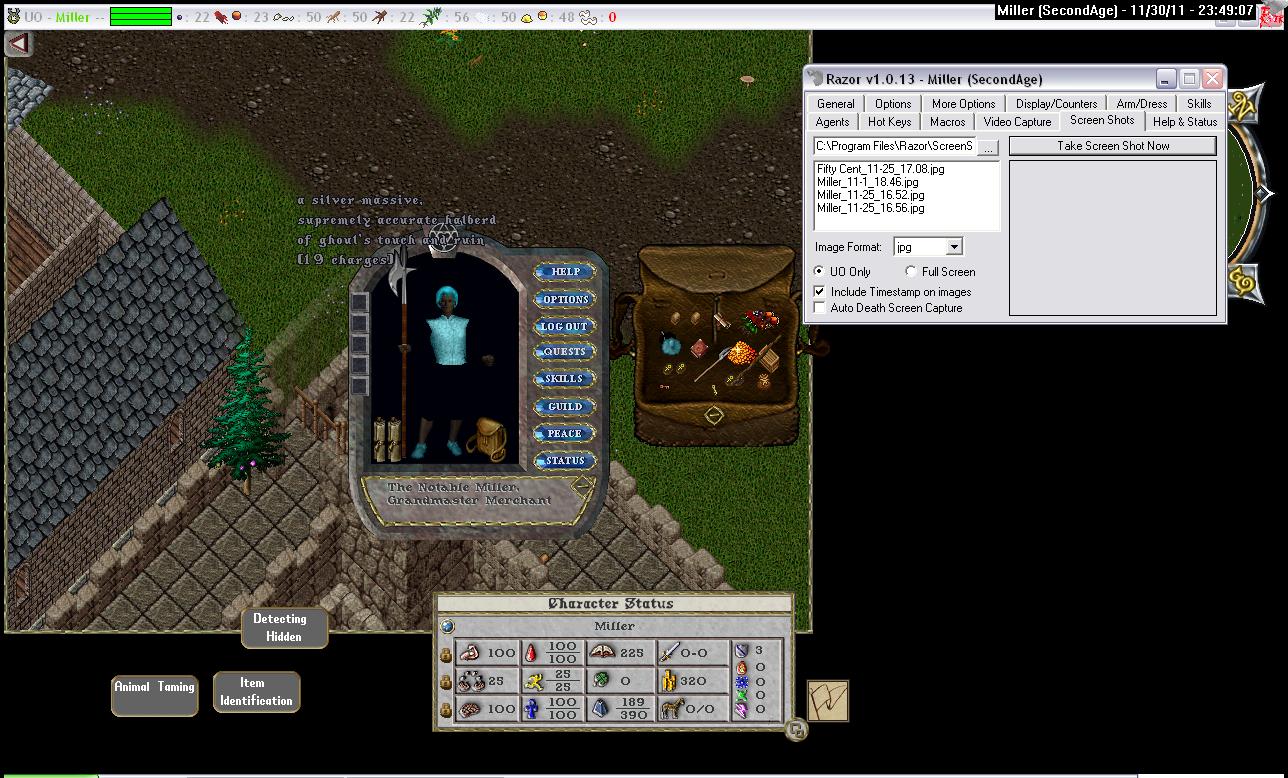Enable Auto Death Screen Capture
The width and height of the screenshot is (1288, 778).
[x=821, y=308]
